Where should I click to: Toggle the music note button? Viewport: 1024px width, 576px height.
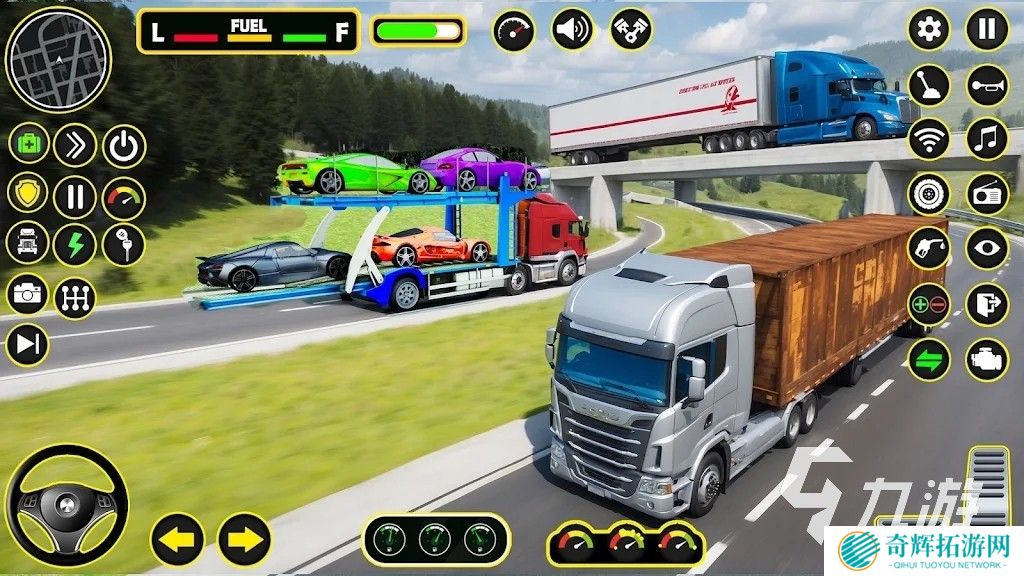[986, 139]
